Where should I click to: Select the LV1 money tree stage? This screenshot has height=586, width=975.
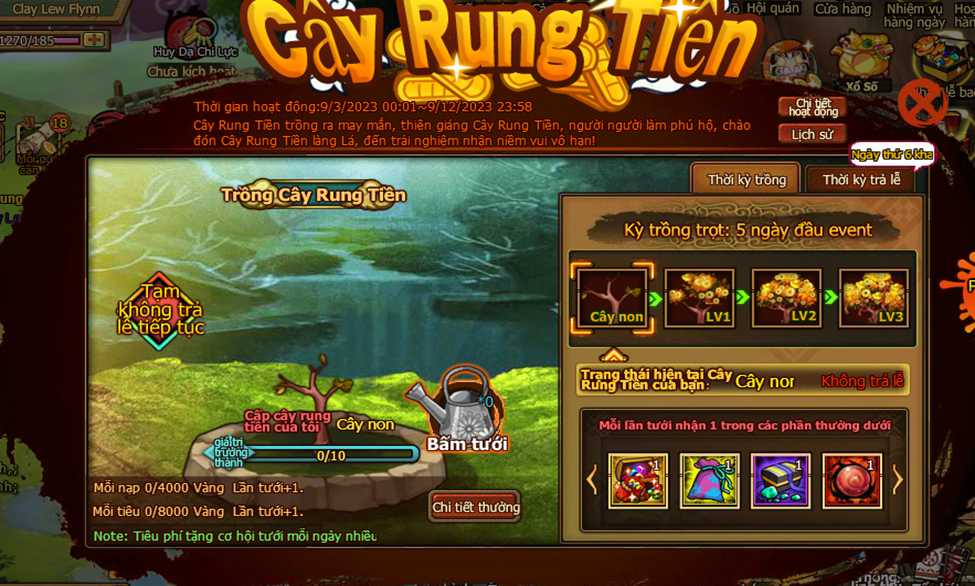pyautogui.click(x=700, y=298)
